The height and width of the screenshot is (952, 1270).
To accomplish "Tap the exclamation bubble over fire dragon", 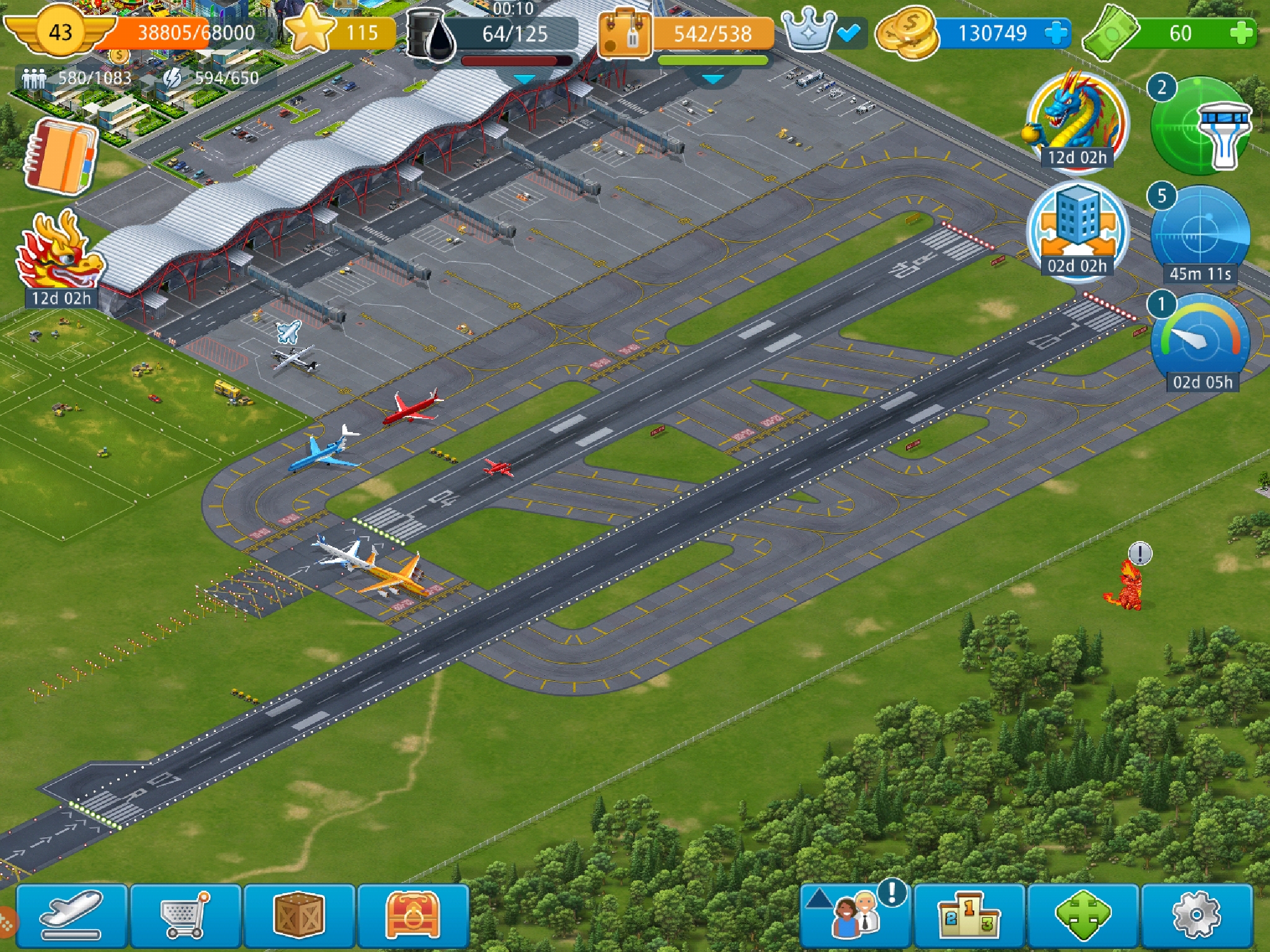I will (x=1140, y=553).
